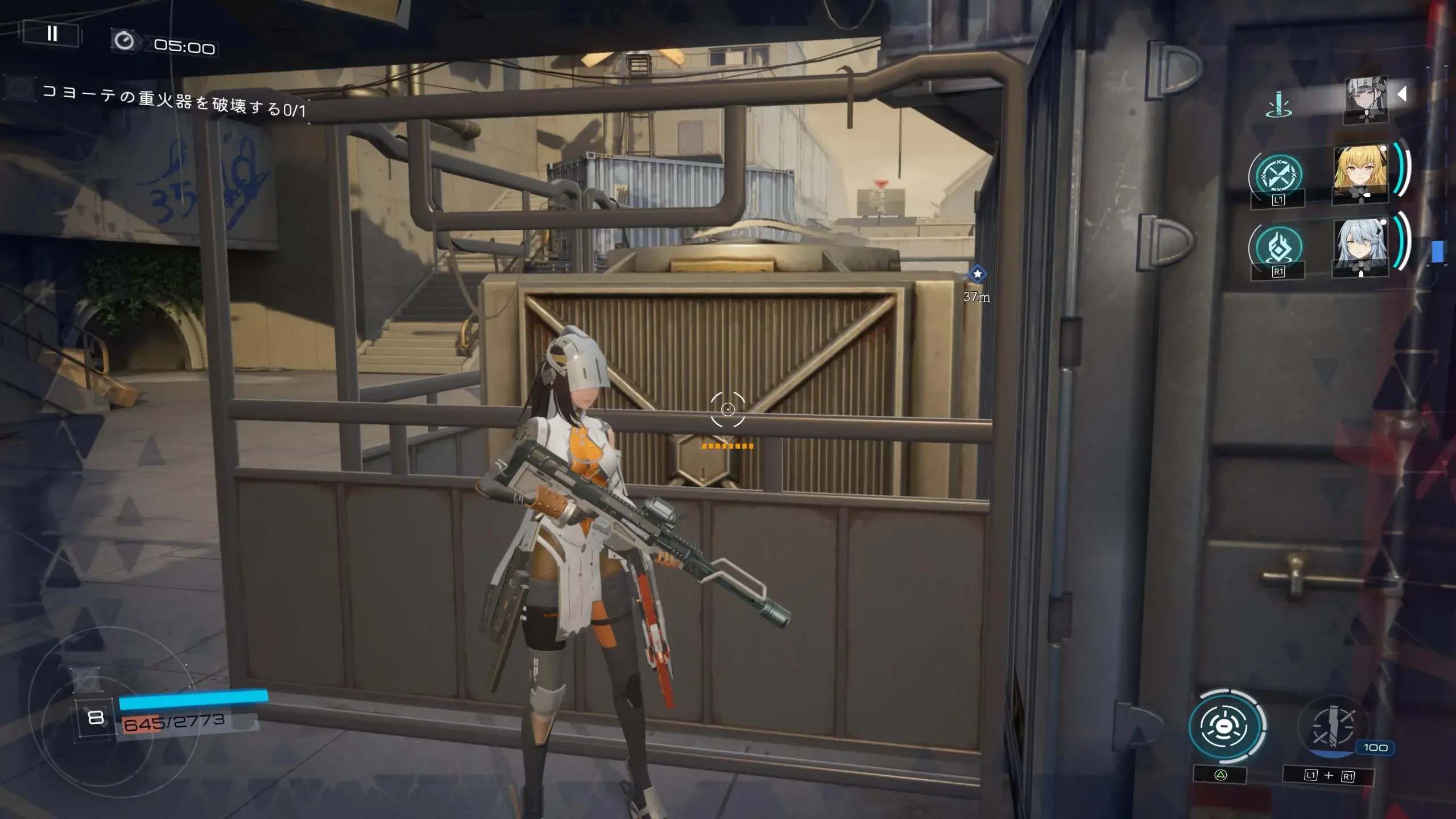Activate the silver-haired teammate's support skill
1456x819 pixels.
[1278, 247]
